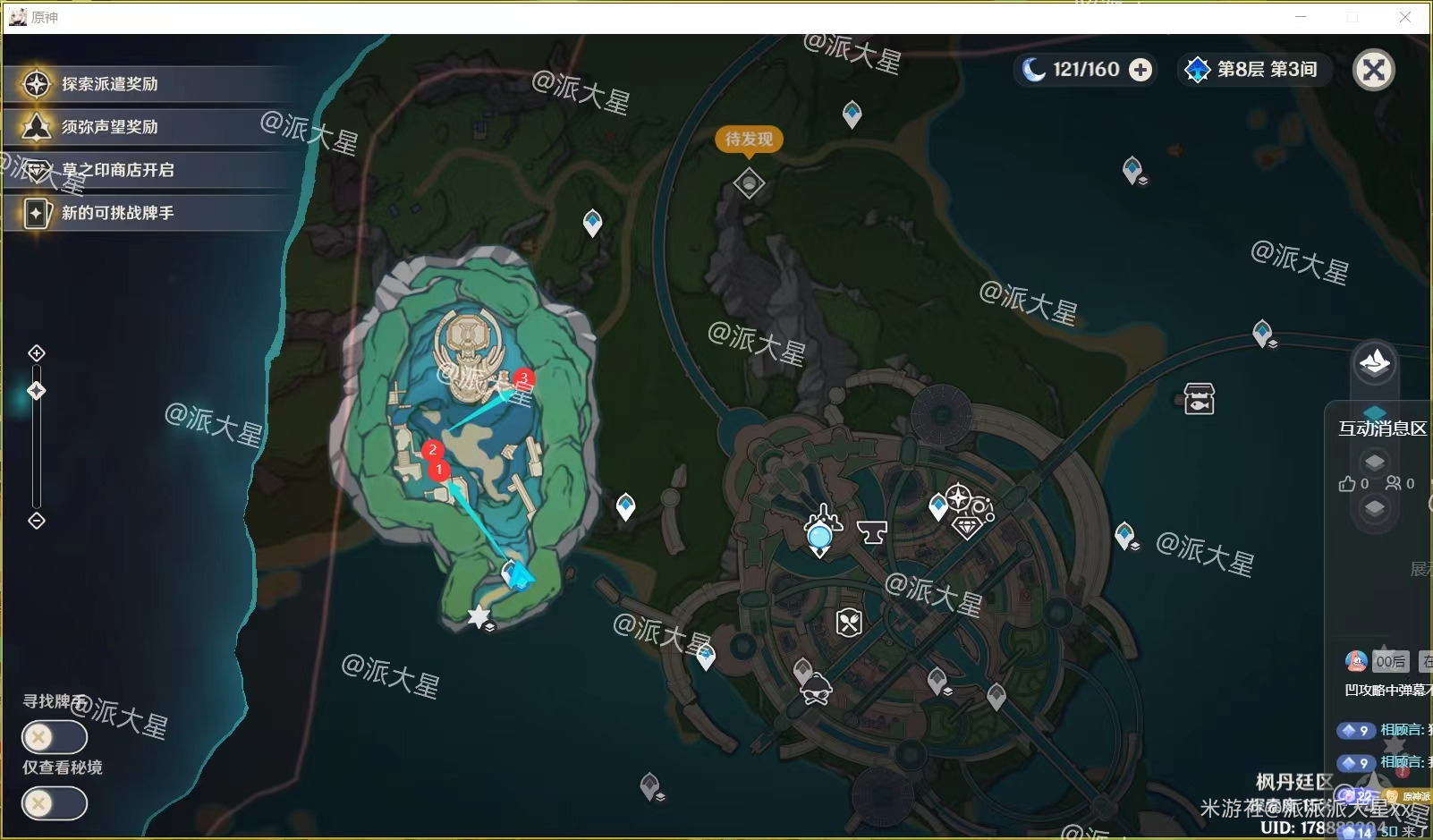The image size is (1433, 840).
Task: Select the blue teleport waypoint near the city
Action: tap(937, 505)
